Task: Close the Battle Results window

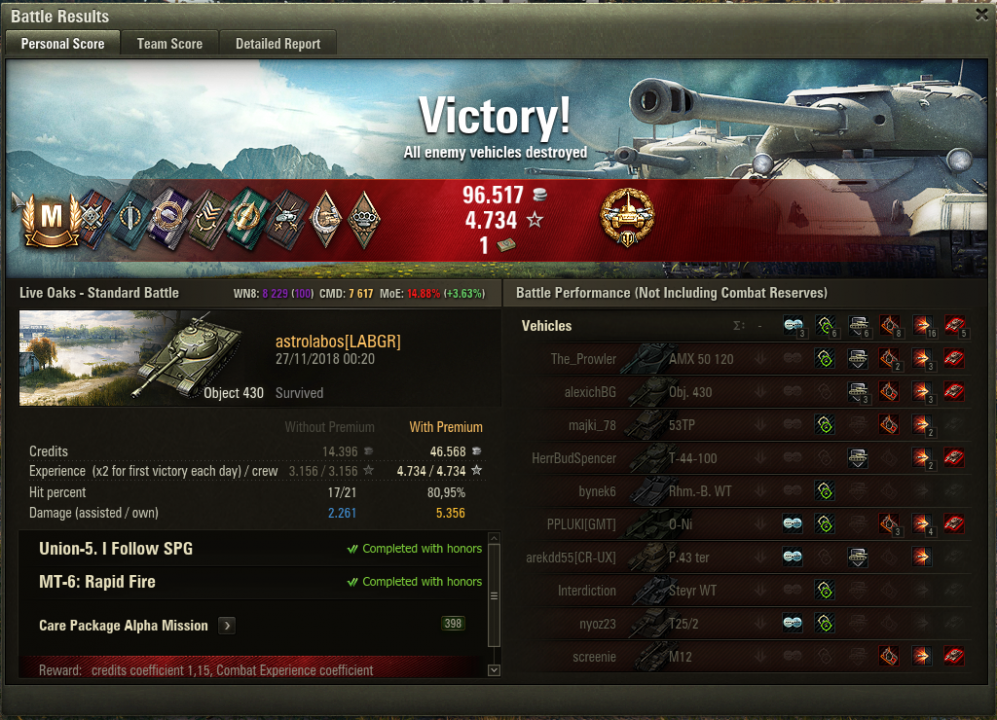Action: click(x=982, y=15)
